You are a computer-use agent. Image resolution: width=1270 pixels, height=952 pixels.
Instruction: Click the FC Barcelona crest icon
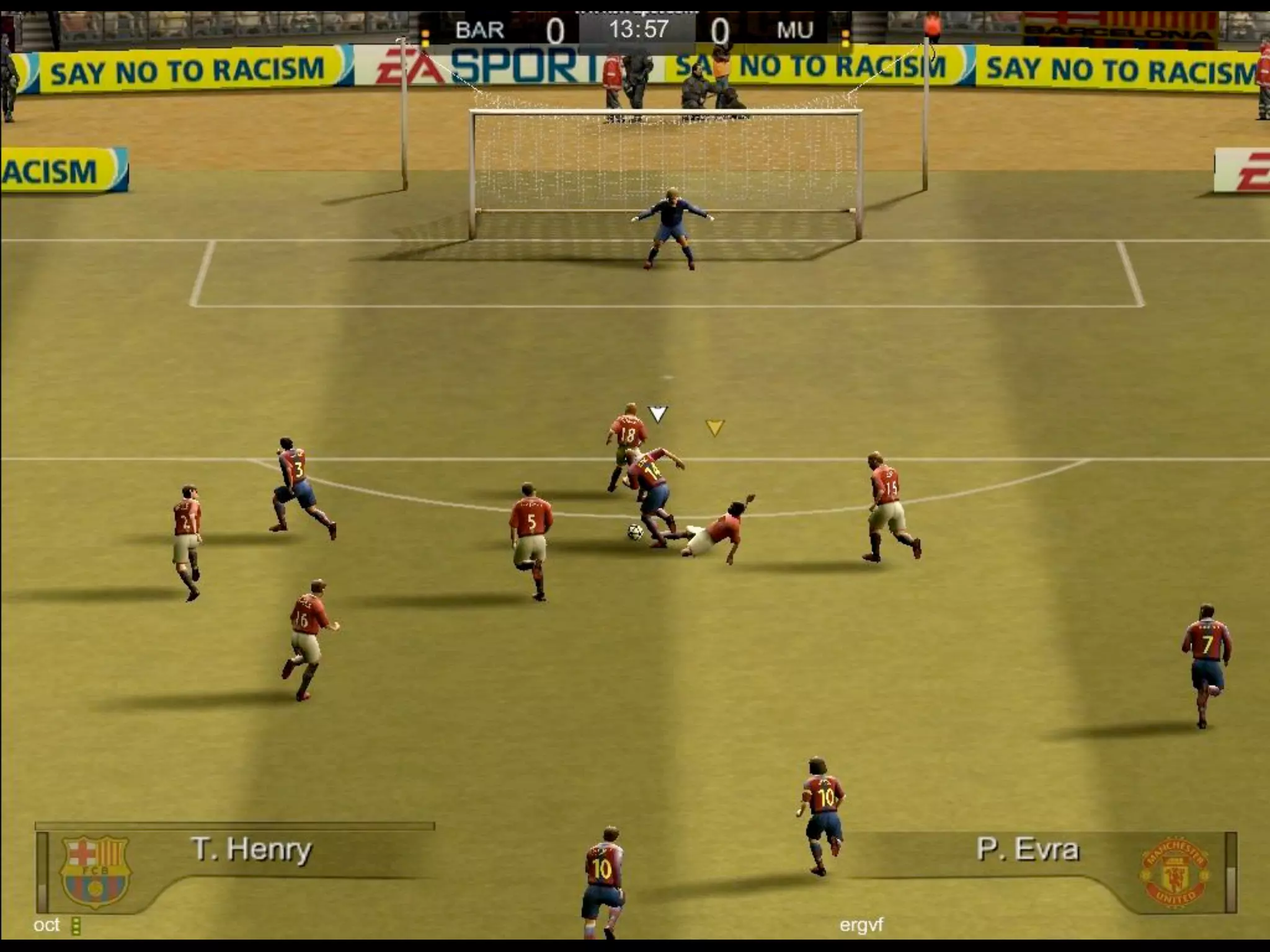tap(95, 871)
